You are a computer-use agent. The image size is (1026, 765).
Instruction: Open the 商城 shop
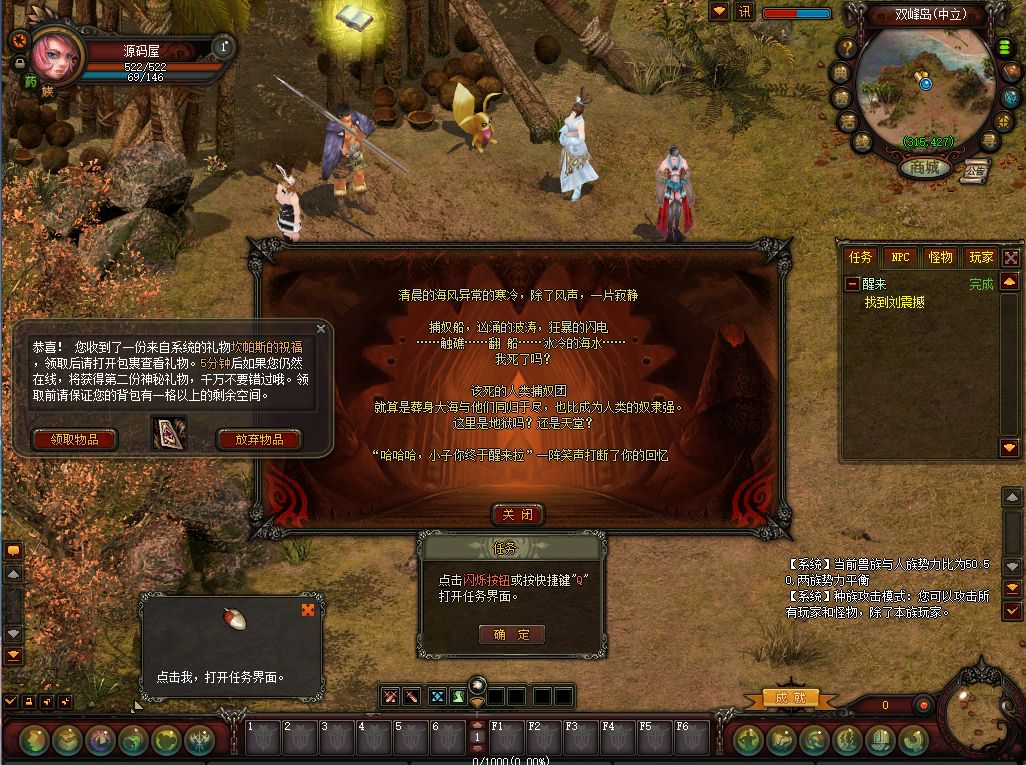[x=924, y=168]
